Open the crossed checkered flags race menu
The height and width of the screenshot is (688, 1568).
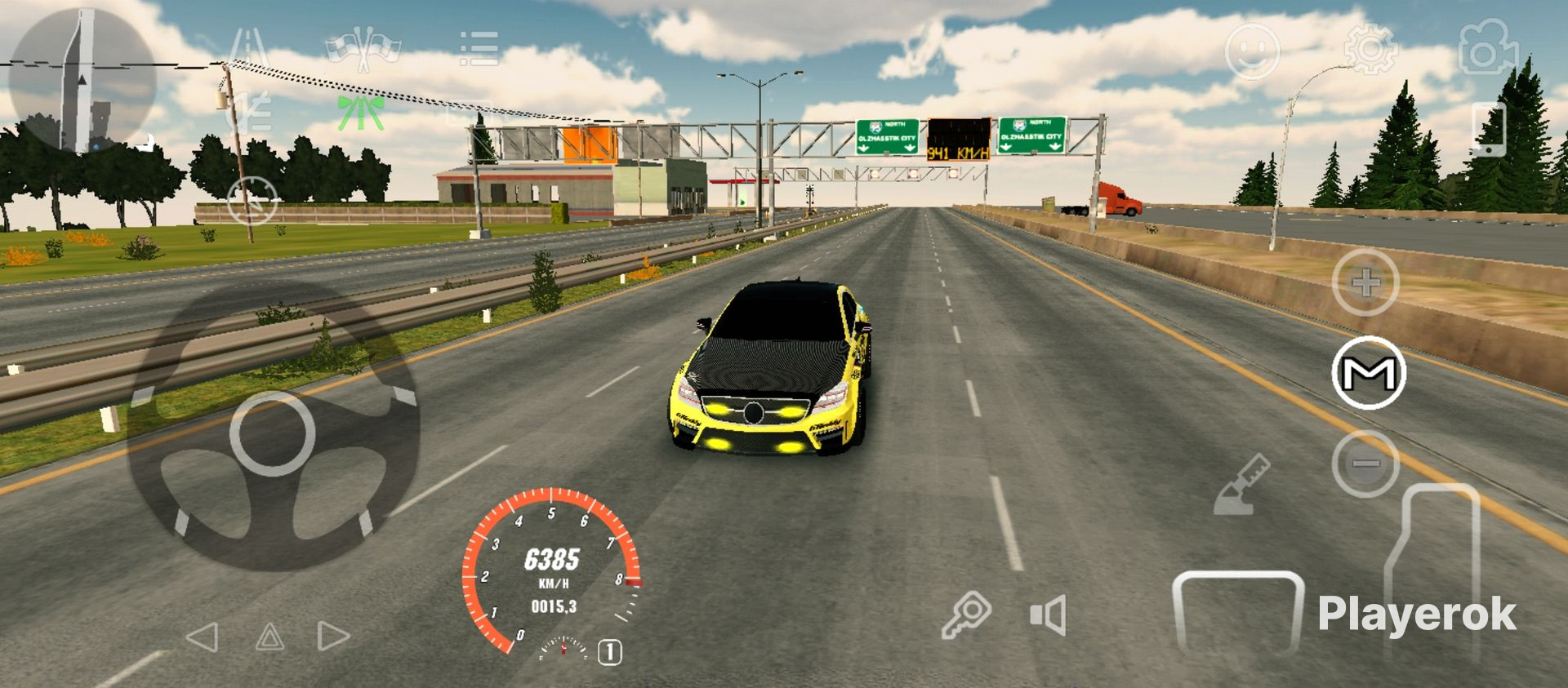tap(362, 49)
